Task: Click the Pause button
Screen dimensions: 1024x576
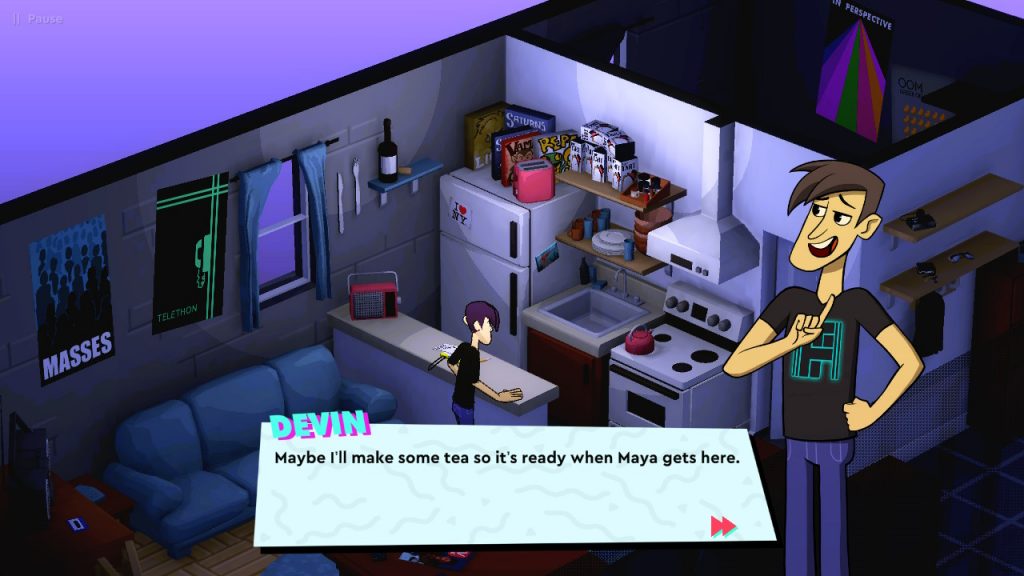Action: tap(37, 19)
